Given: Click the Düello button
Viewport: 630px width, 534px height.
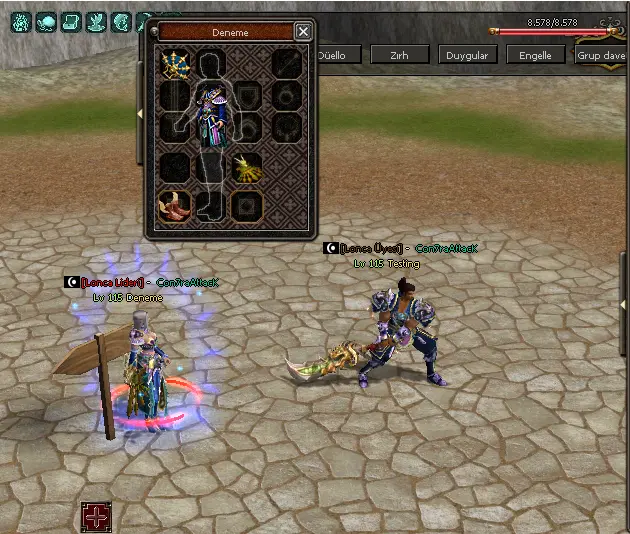Looking at the screenshot, I should tap(331, 55).
